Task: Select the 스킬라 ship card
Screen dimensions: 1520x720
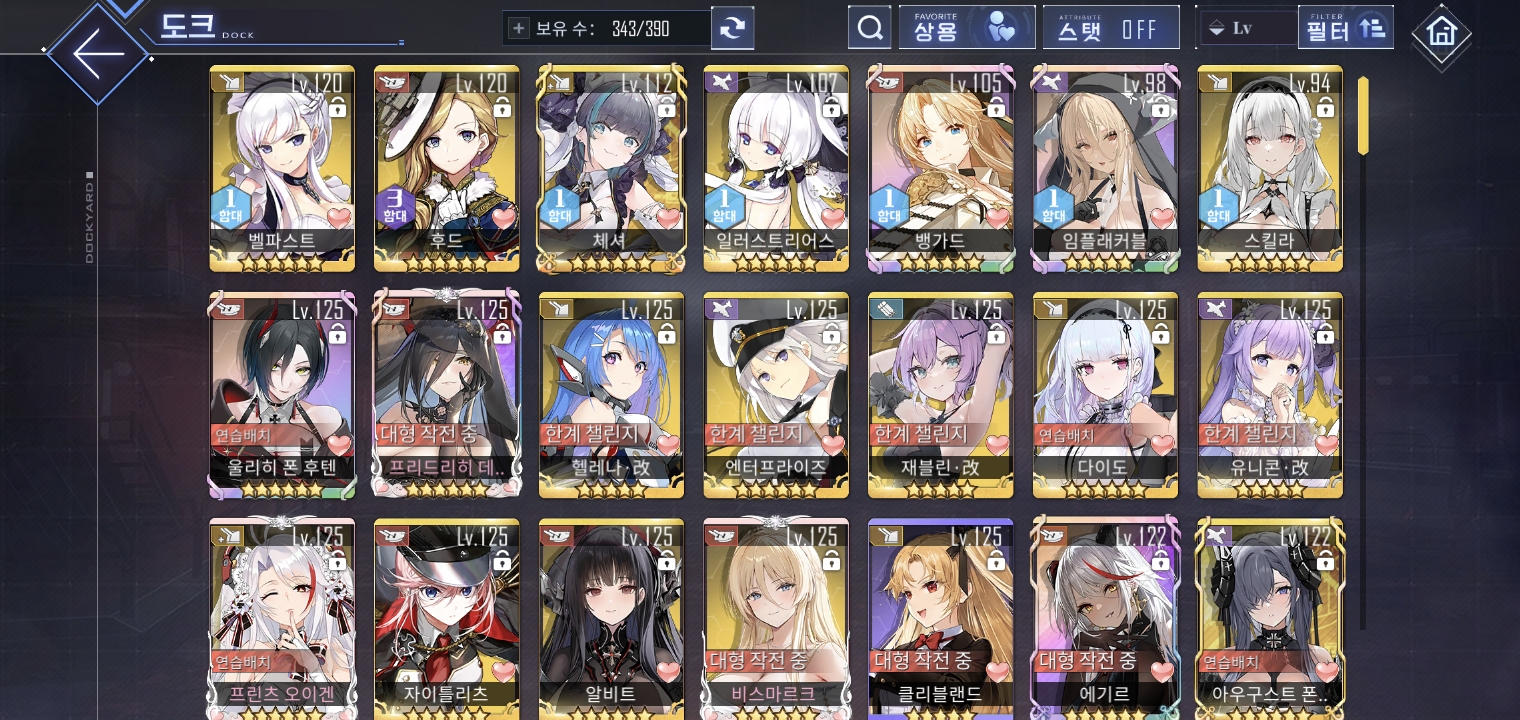Action: pos(1270,168)
